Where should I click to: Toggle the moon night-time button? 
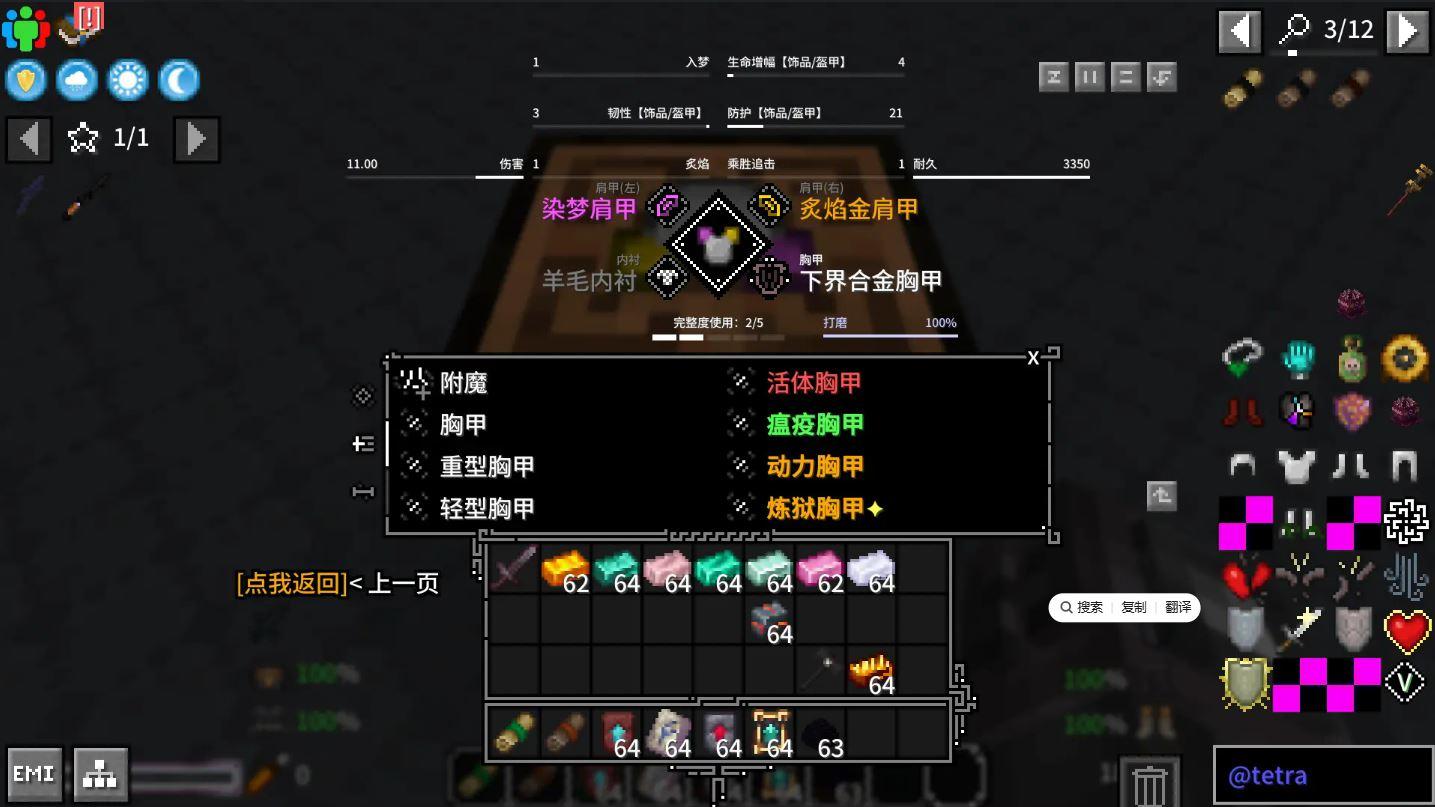coord(179,79)
